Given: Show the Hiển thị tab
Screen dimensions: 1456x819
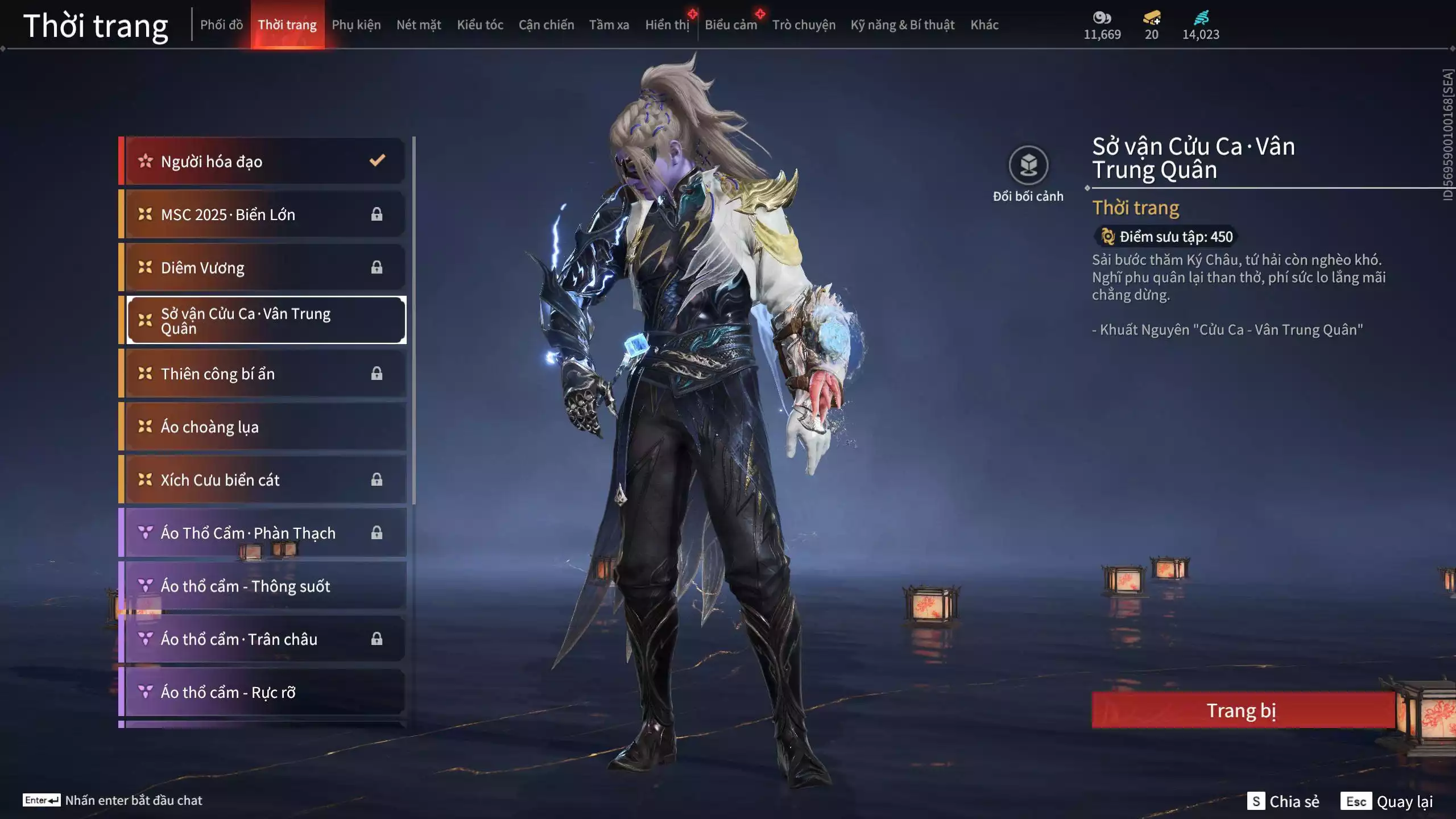Looking at the screenshot, I should click(x=667, y=25).
